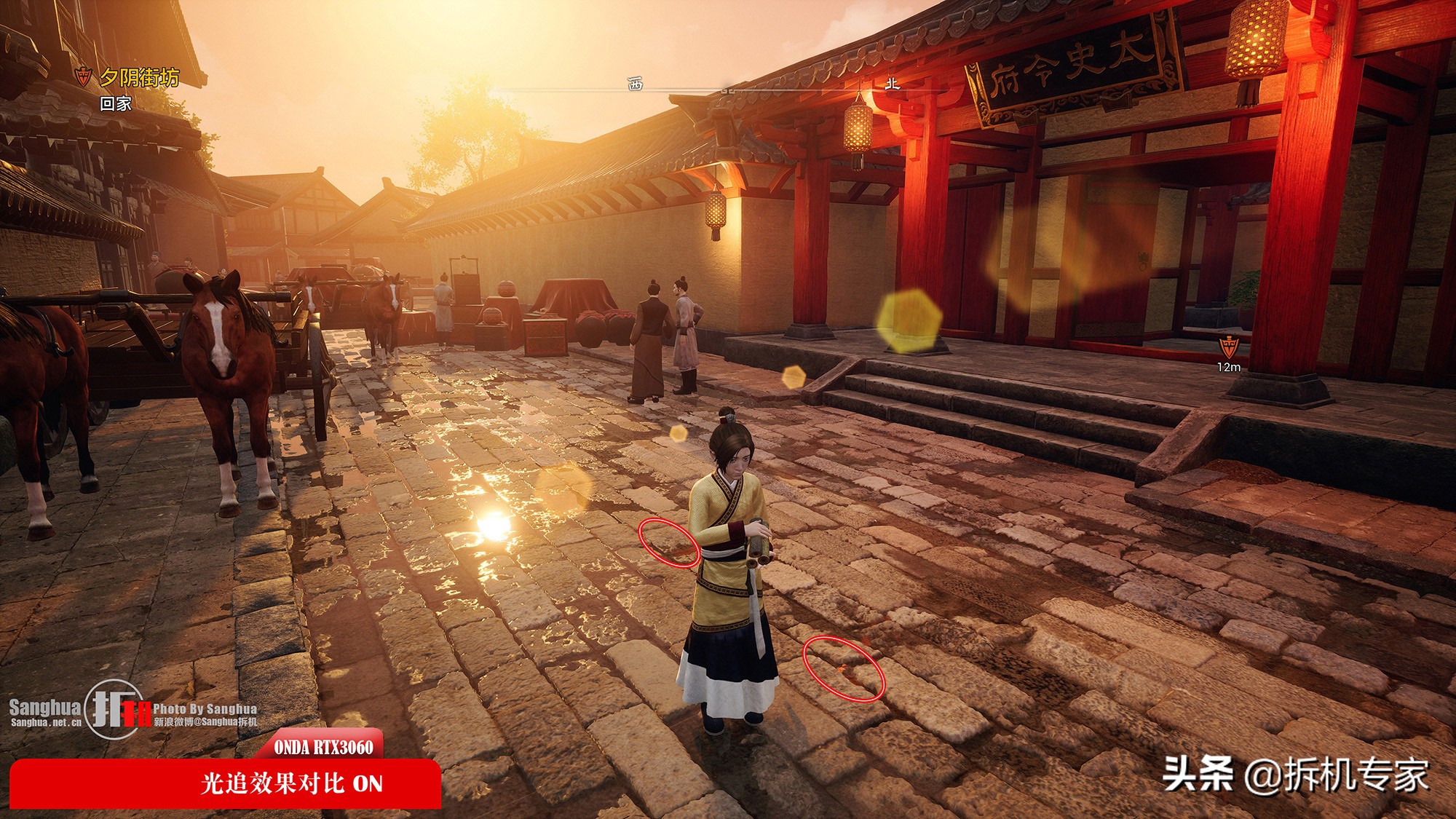
Task: Select the 夕阴街坊 quest tracker title
Action: (x=138, y=77)
